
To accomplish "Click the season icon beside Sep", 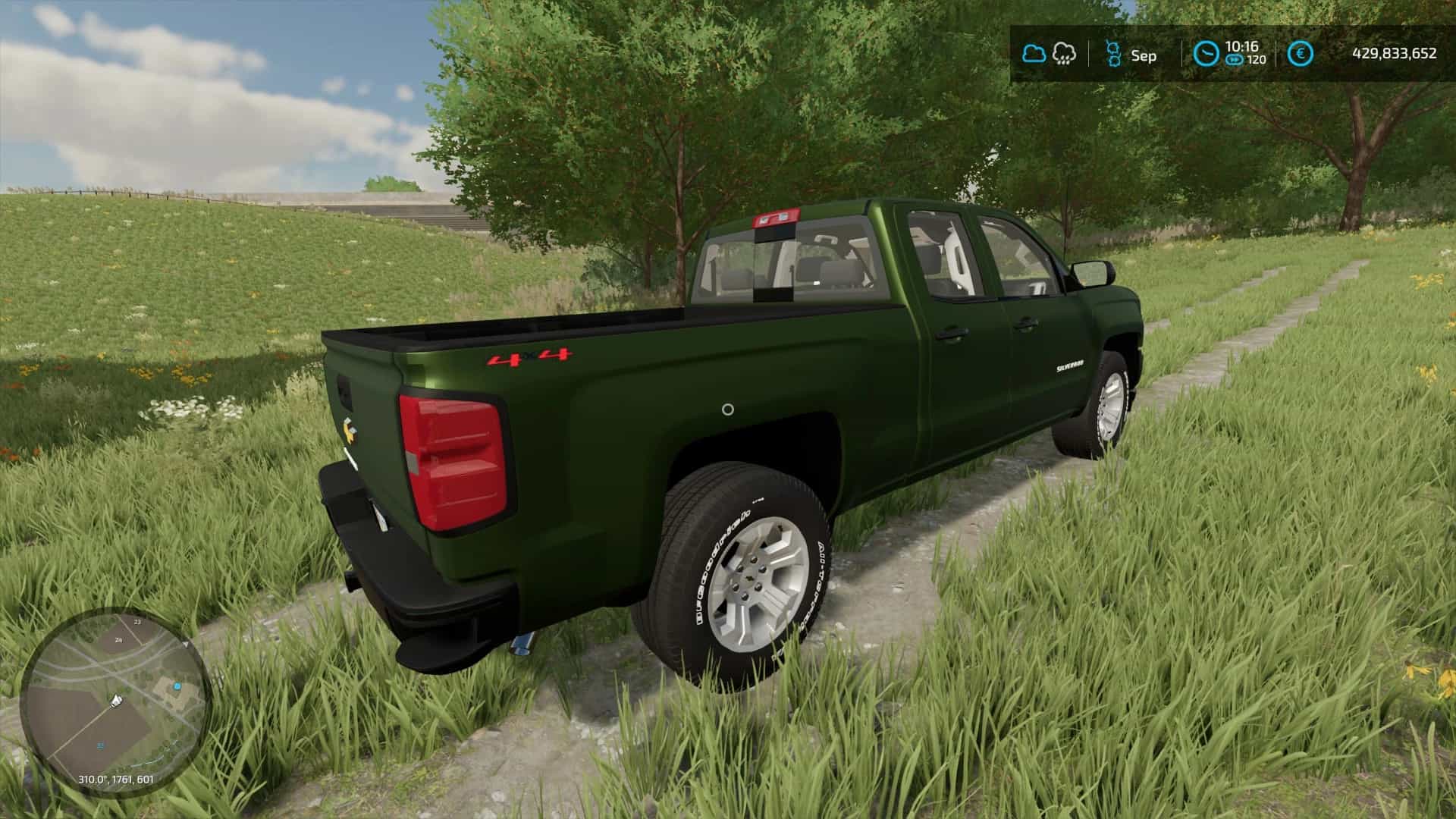I will (x=1113, y=54).
